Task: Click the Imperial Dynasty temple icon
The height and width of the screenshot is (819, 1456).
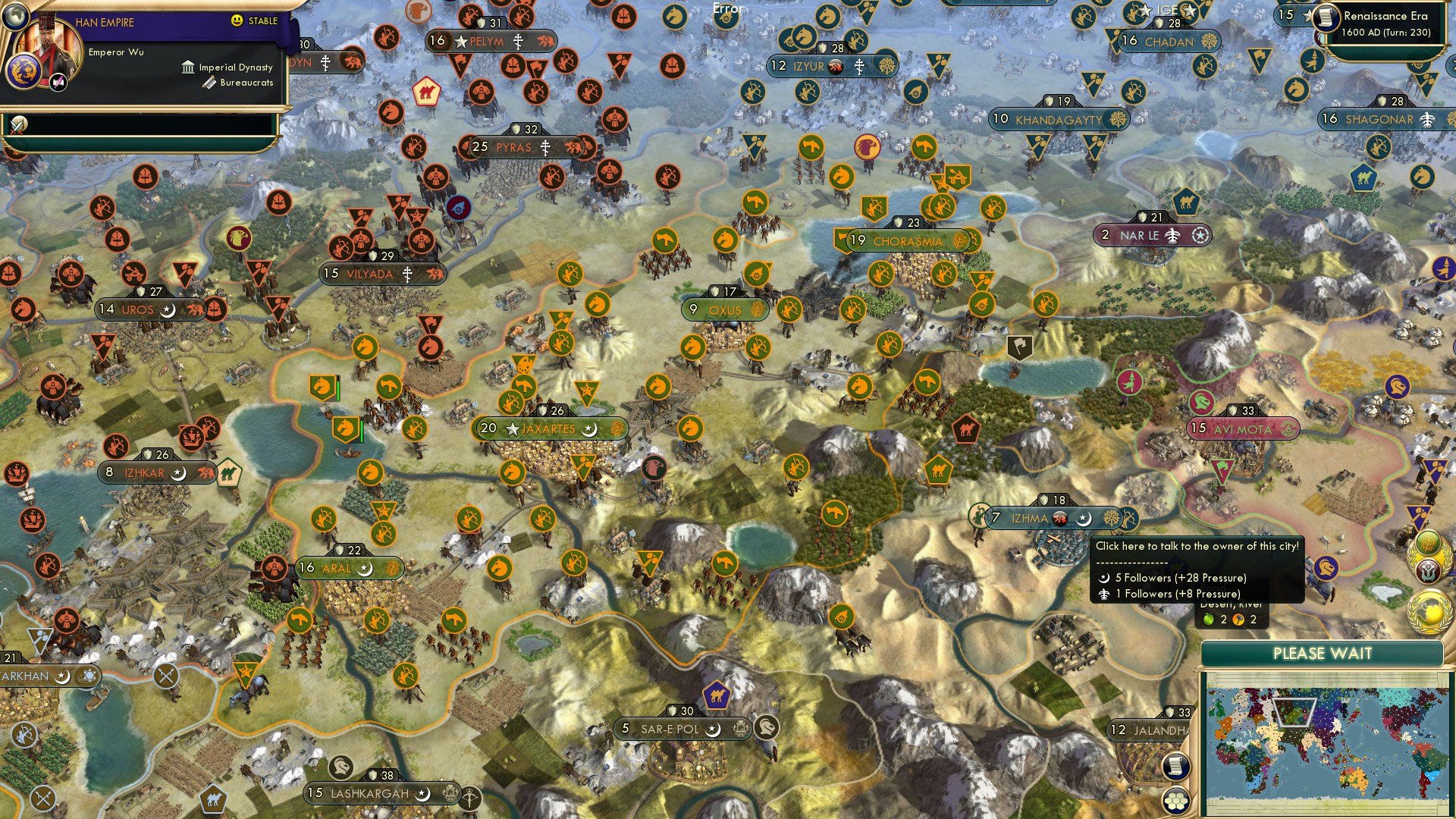Action: click(x=188, y=68)
